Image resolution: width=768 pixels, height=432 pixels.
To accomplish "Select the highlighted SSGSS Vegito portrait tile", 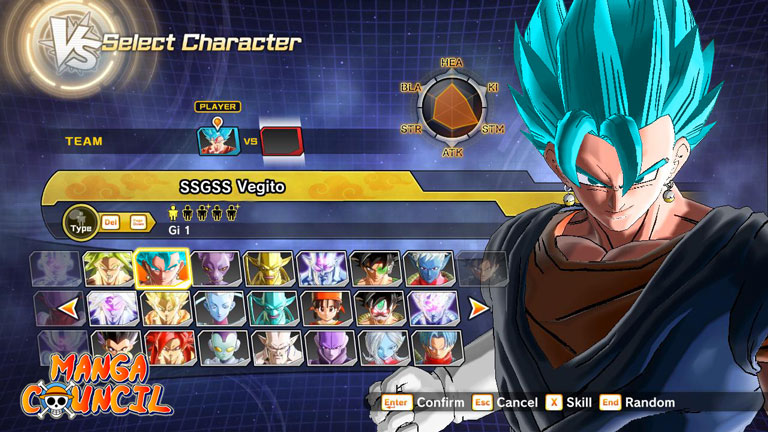I will 161,269.
